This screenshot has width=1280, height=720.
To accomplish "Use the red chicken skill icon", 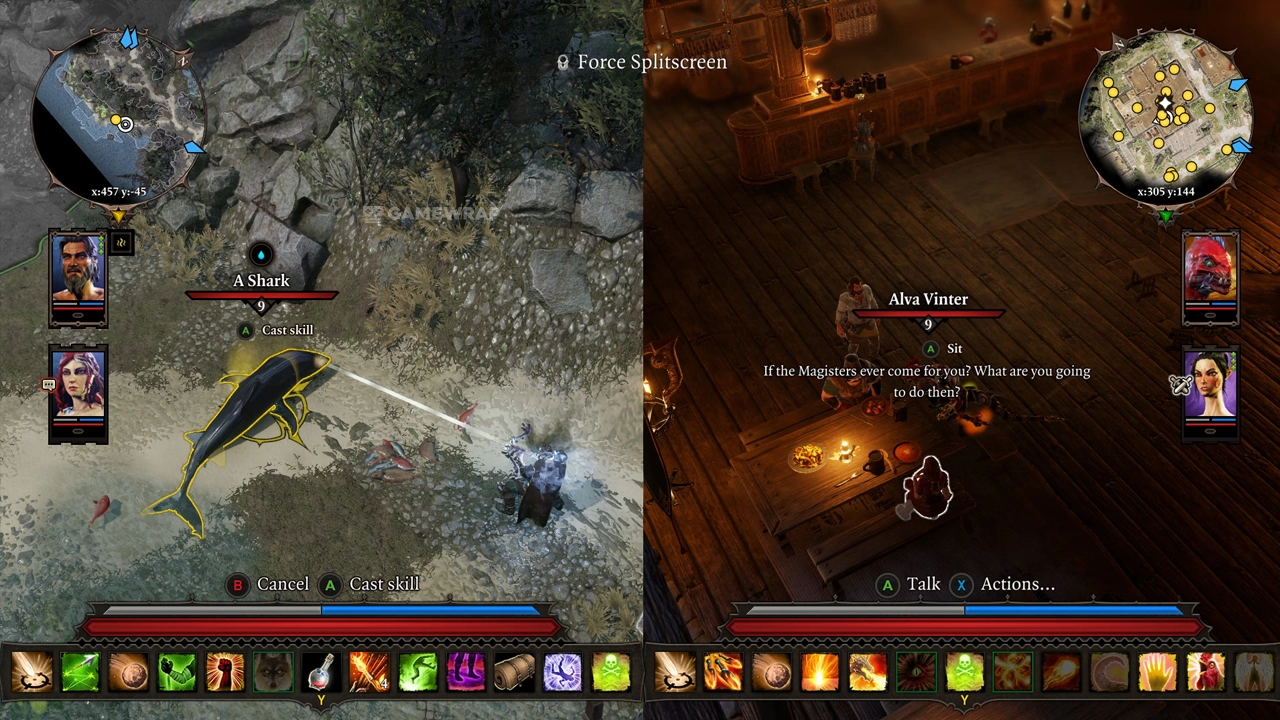I will [1204, 672].
